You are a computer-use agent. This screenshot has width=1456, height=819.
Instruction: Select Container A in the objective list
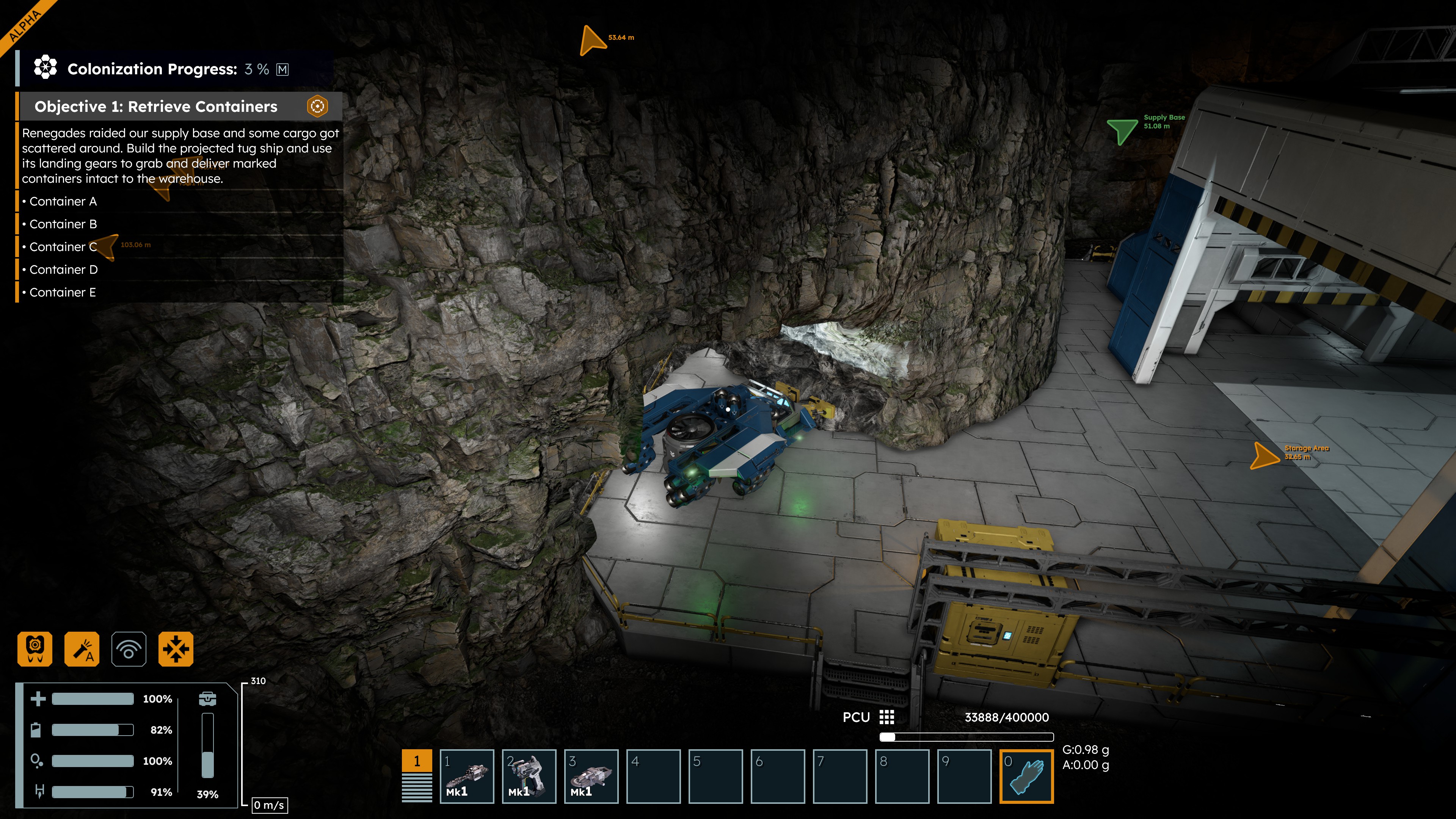coord(63,201)
